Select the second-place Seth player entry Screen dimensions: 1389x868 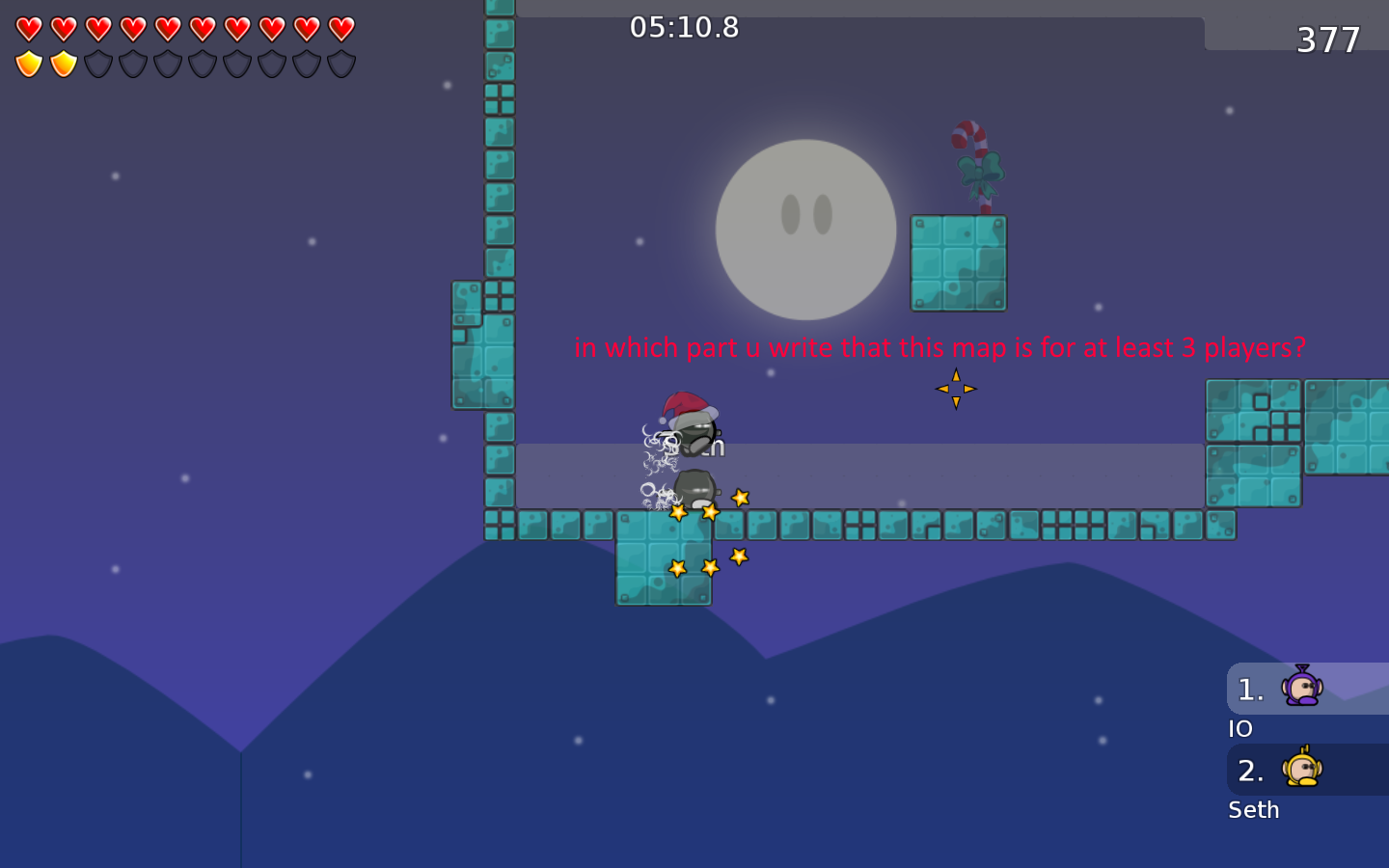click(x=1306, y=770)
